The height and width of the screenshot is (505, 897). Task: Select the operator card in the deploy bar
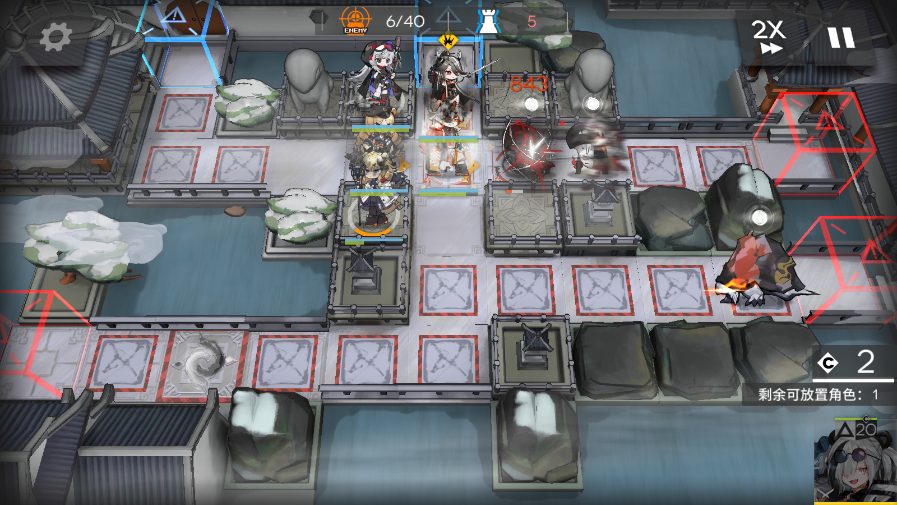856,464
